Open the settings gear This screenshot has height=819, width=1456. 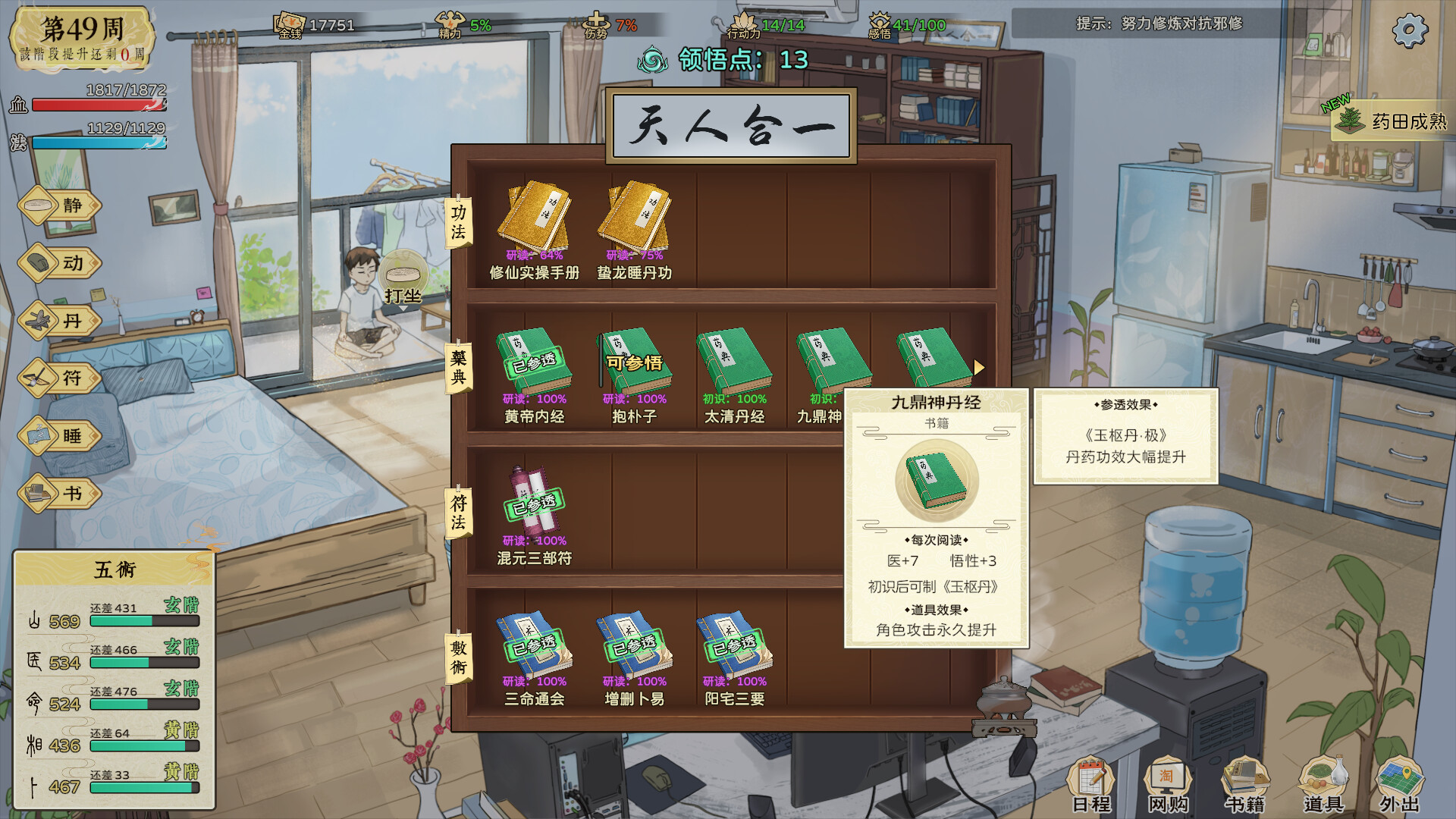pos(1411,28)
